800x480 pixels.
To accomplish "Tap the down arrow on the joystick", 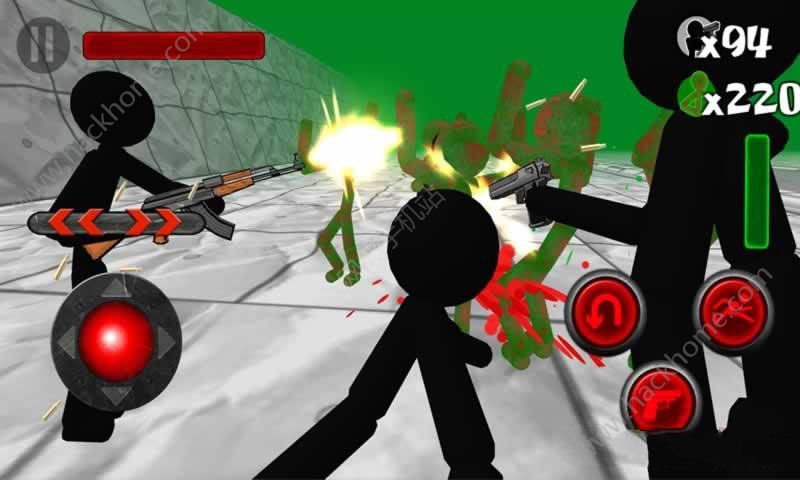I will pos(116,393).
